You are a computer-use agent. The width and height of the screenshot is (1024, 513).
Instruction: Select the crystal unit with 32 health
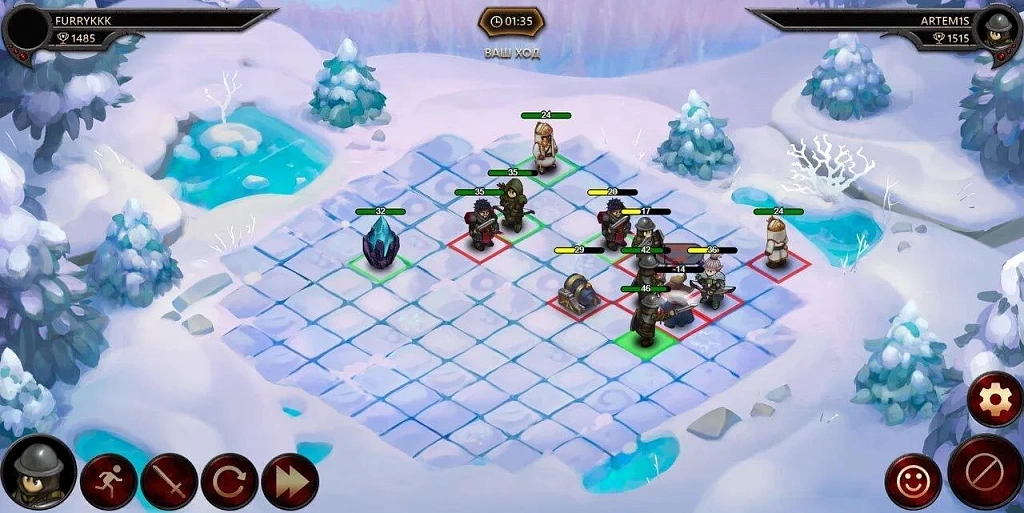380,244
